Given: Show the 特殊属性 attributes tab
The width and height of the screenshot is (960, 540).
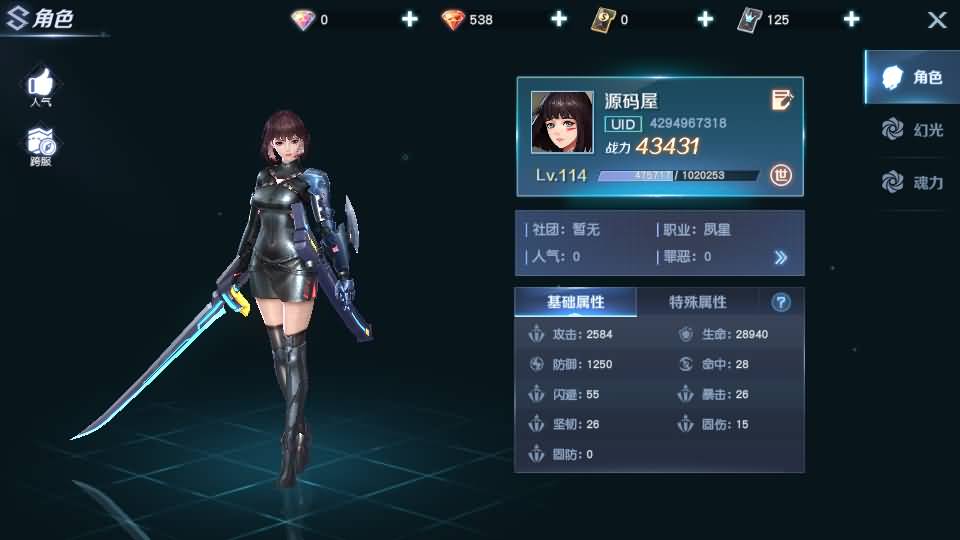Looking at the screenshot, I should 697,302.
